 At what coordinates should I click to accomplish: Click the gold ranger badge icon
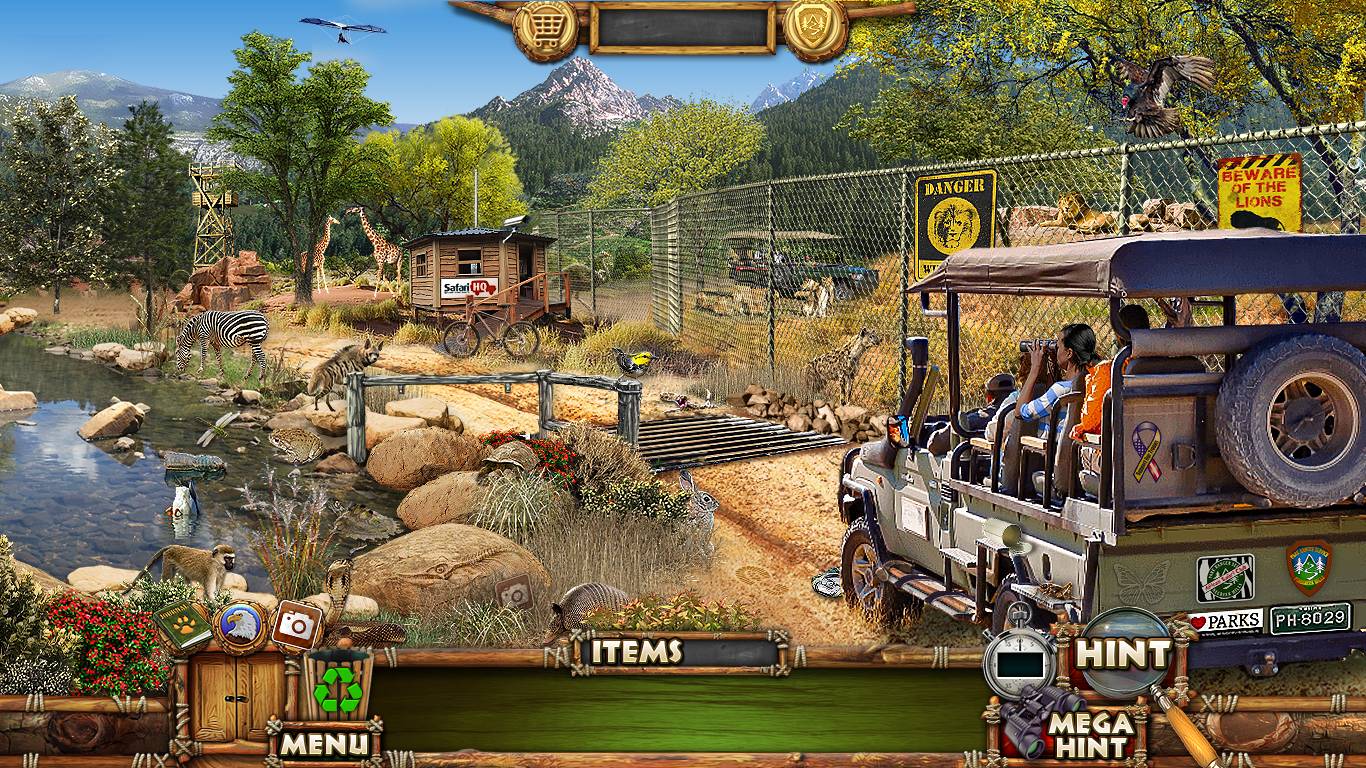[x=815, y=28]
